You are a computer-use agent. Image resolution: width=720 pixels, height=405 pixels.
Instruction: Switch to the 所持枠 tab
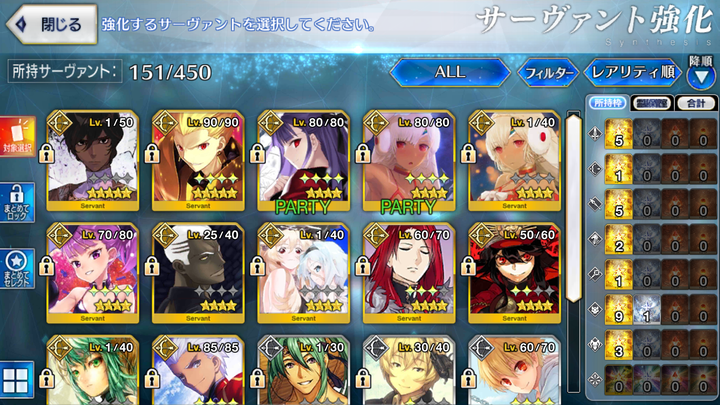coord(604,103)
